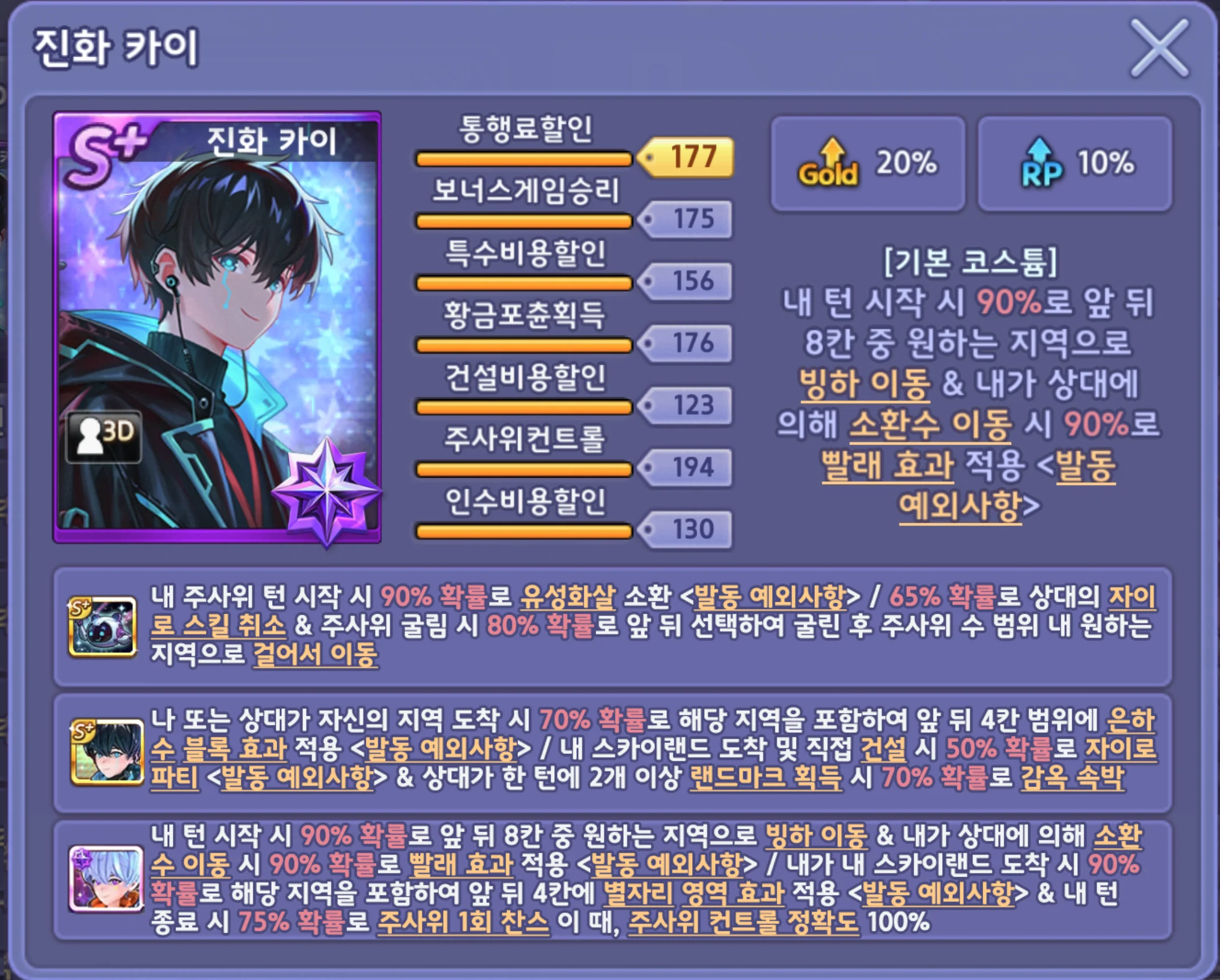The width and height of the screenshot is (1220, 980).
Task: Click the Gold 20% bonus box
Action: pos(867,163)
